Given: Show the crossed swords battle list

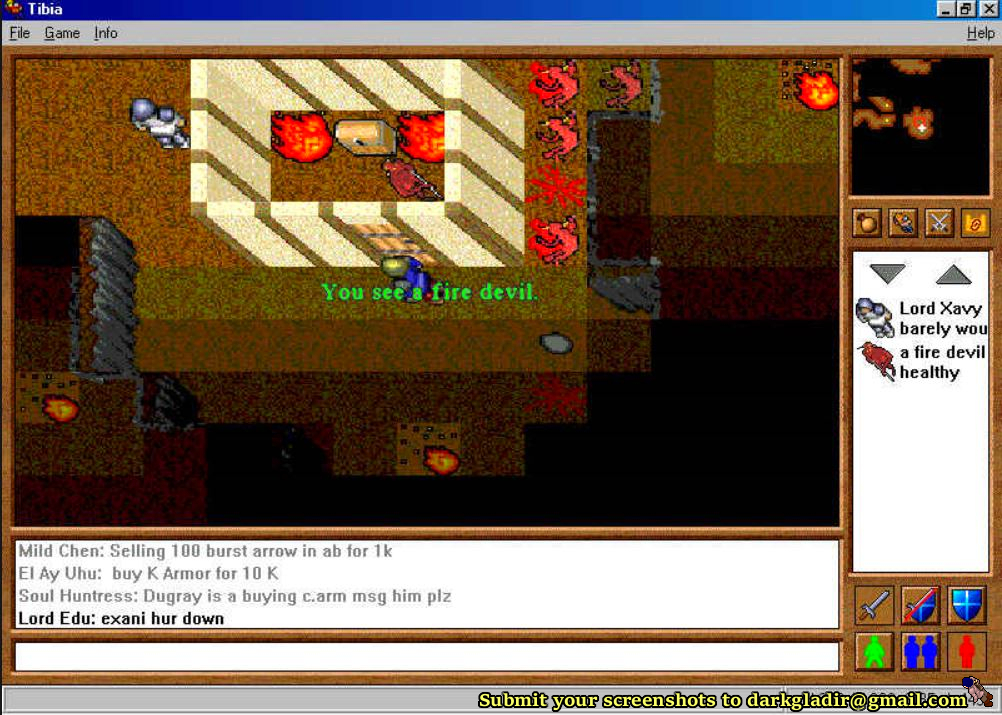Looking at the screenshot, I should click(x=939, y=223).
